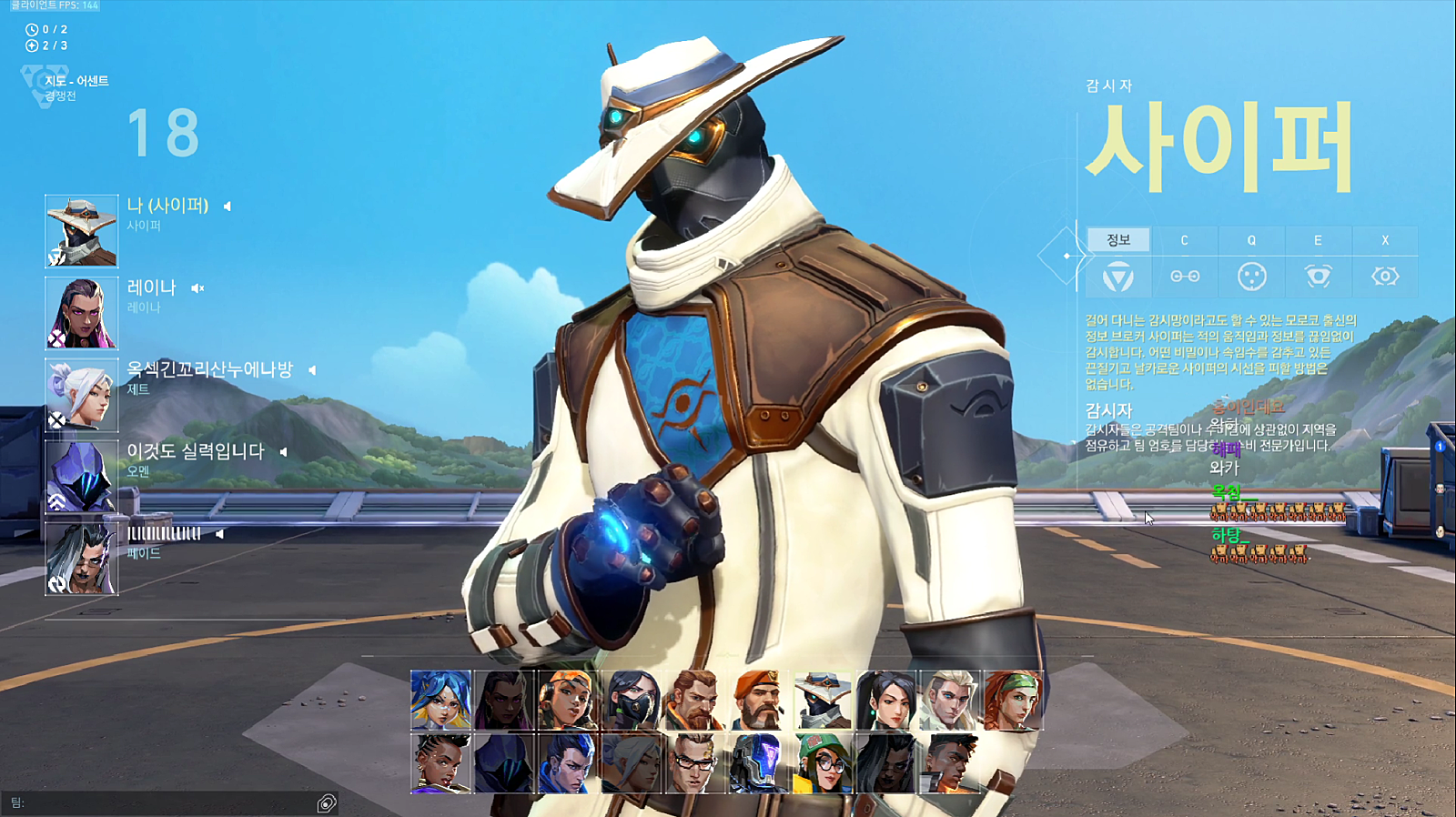1456x817 pixels.
Task: Pick Sage from the agent grid
Action: (886, 701)
